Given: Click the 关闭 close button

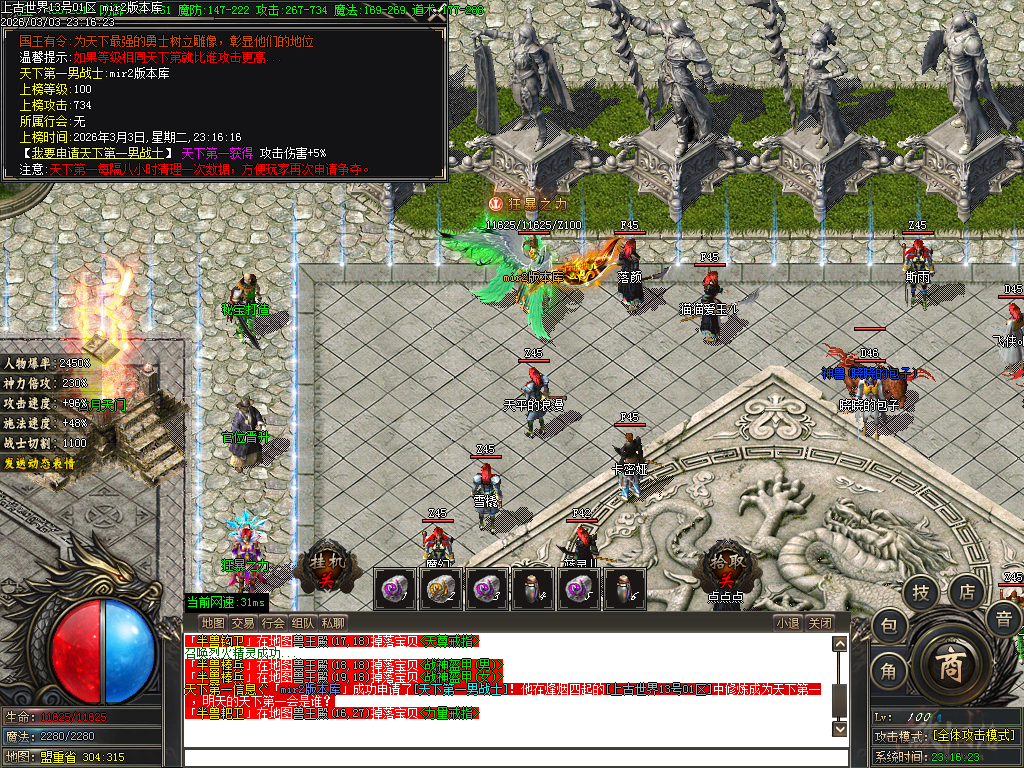Looking at the screenshot, I should pyautogui.click(x=820, y=623).
